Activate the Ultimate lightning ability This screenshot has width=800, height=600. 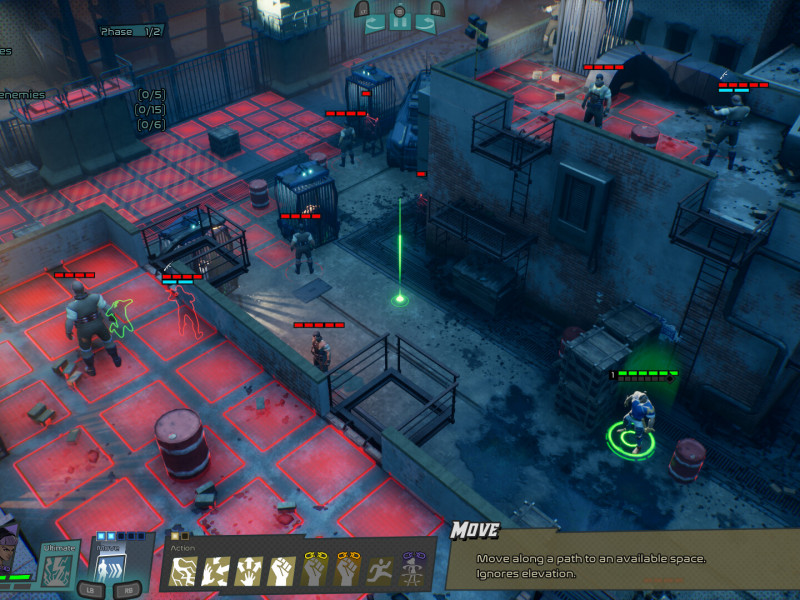58,566
